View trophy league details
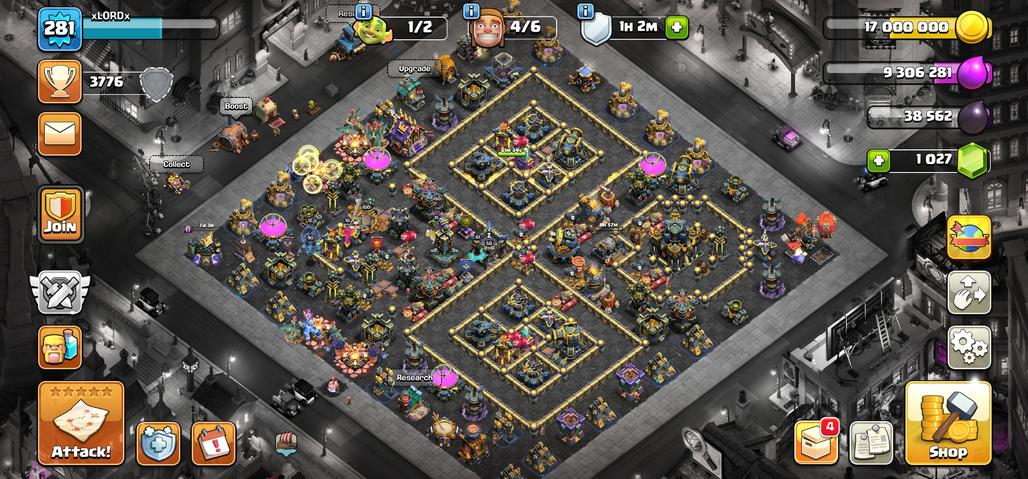 point(60,82)
